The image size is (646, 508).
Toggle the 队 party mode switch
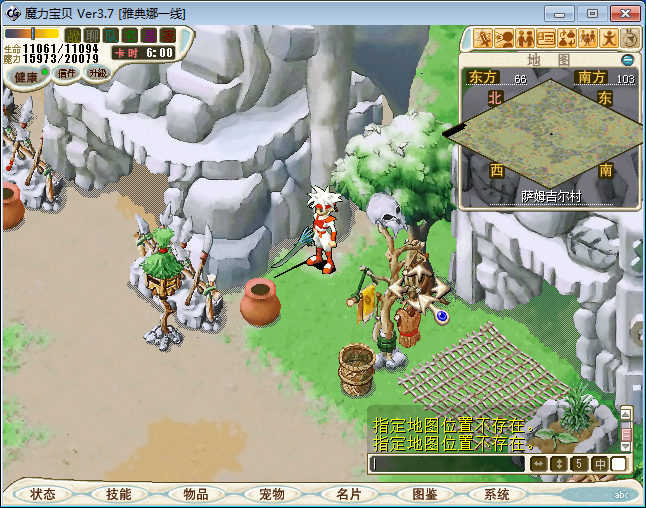111,36
